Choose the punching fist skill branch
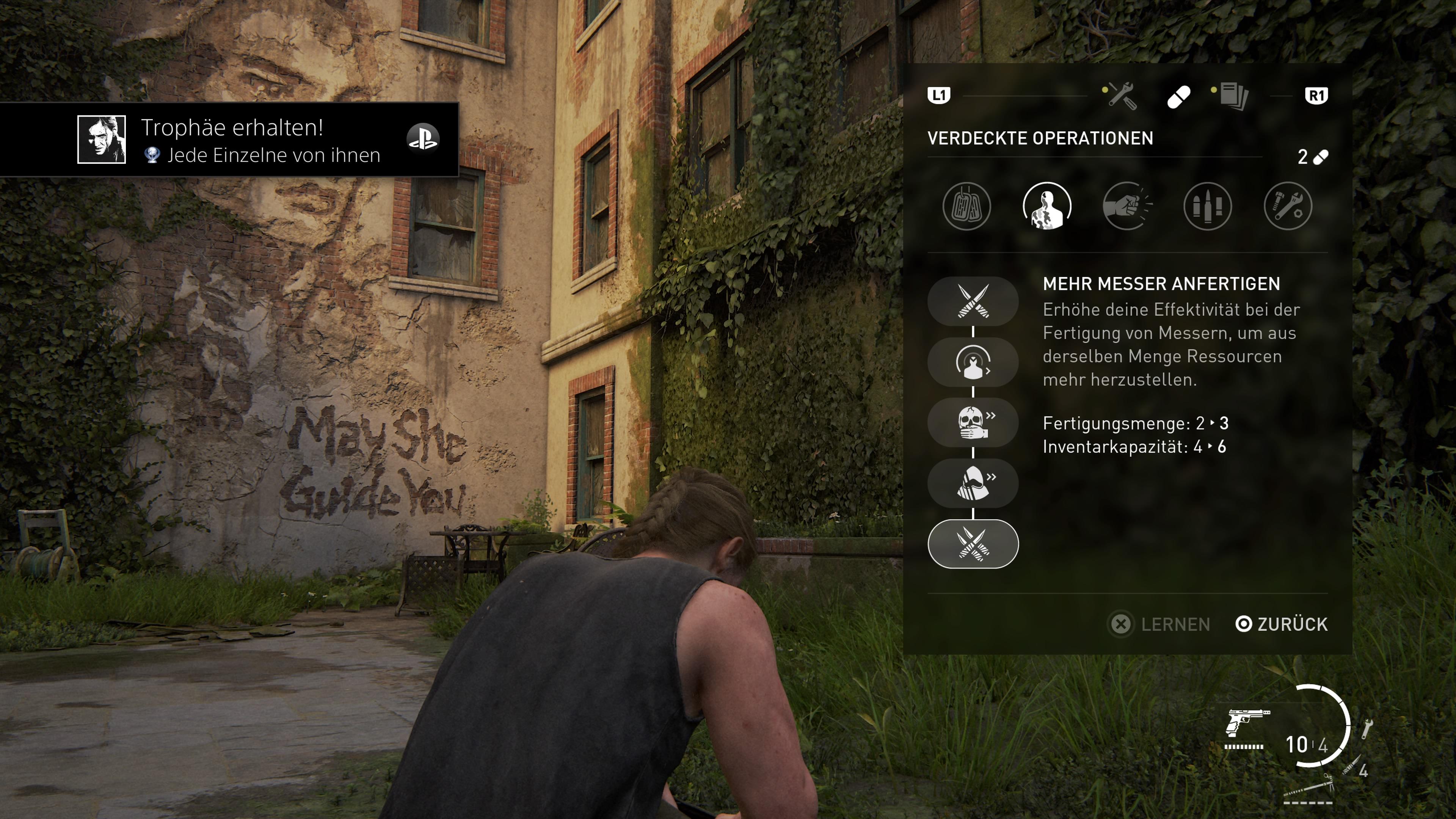The image size is (1456, 819). click(1127, 206)
